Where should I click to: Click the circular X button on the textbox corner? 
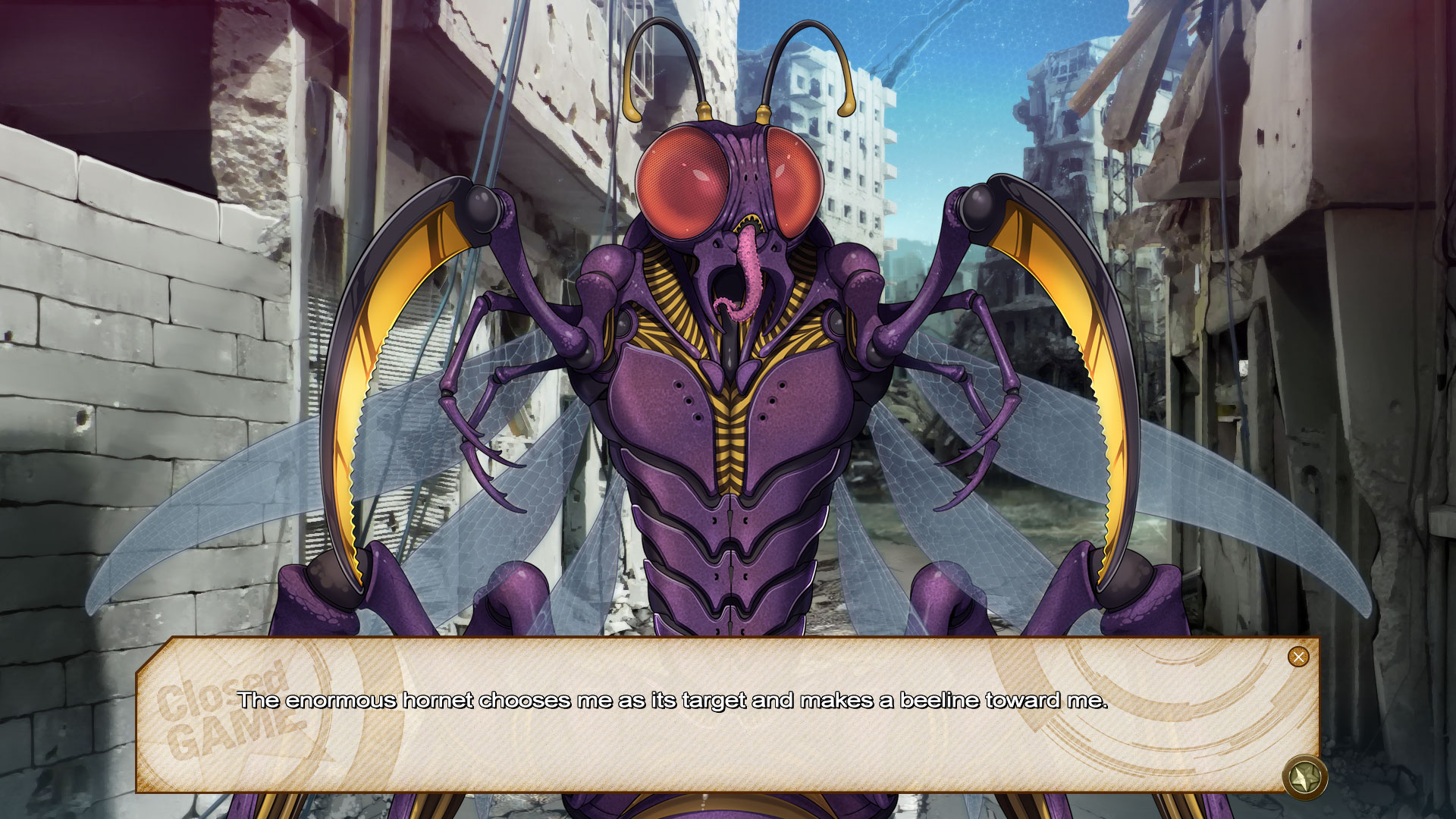[x=1298, y=657]
